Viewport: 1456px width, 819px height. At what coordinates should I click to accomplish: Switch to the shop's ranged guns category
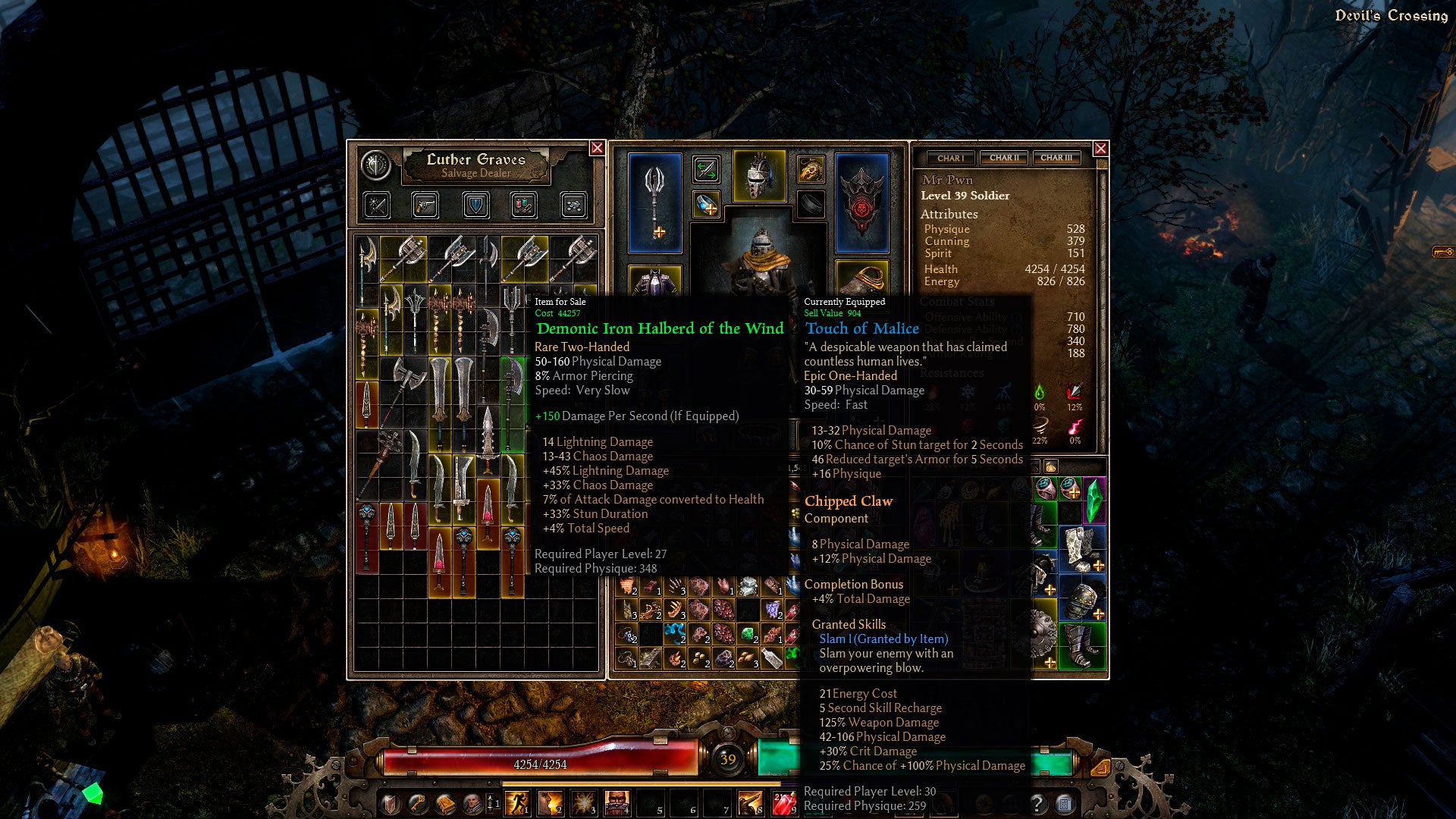tap(425, 205)
